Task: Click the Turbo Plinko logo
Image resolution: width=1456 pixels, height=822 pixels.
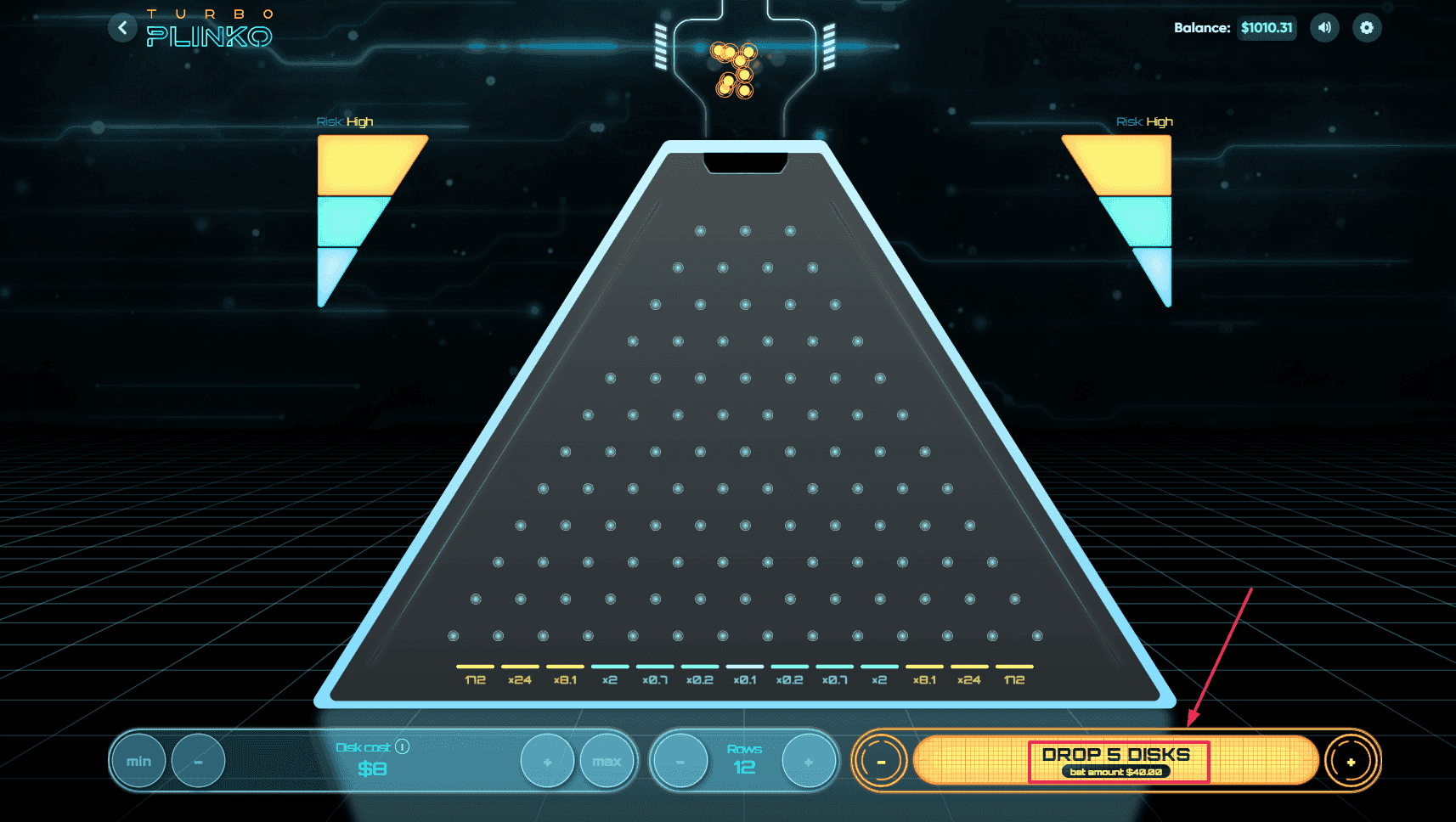Action: pos(211,27)
